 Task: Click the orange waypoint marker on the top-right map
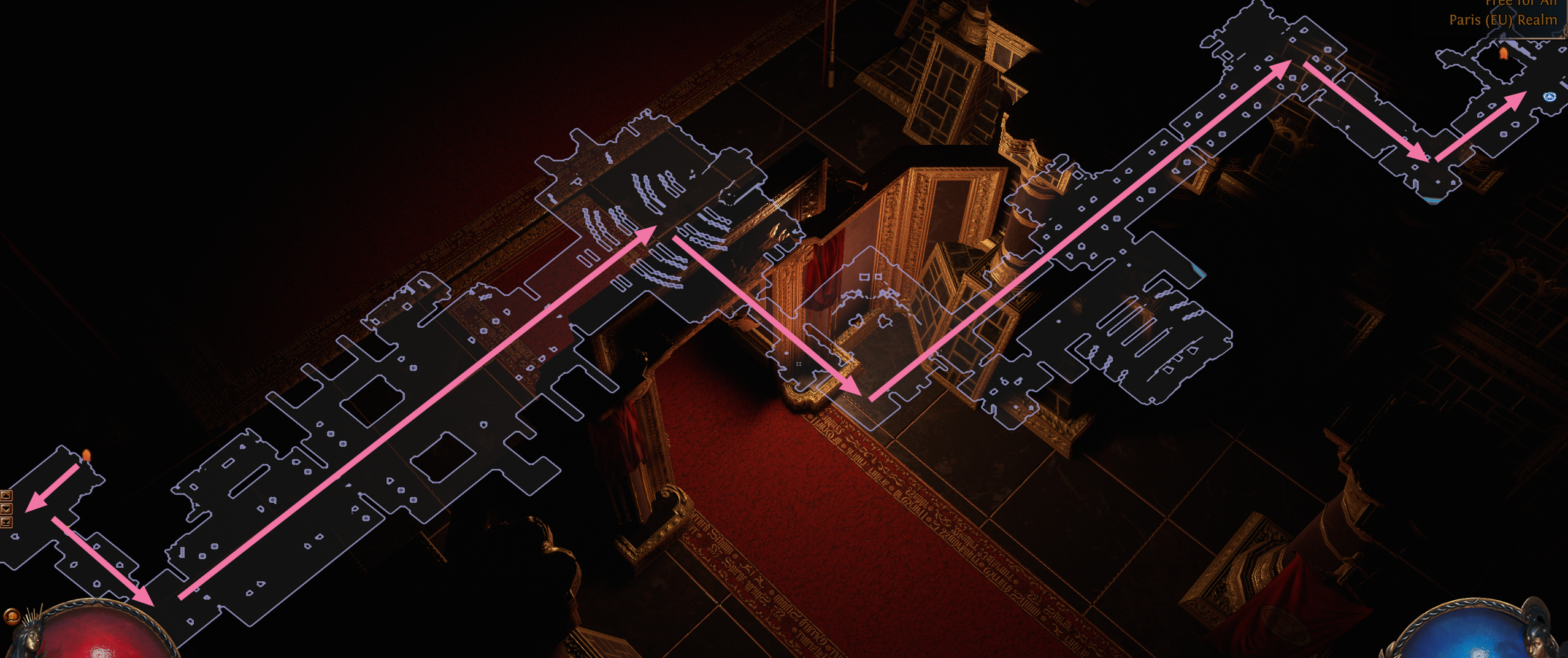[x=1503, y=54]
